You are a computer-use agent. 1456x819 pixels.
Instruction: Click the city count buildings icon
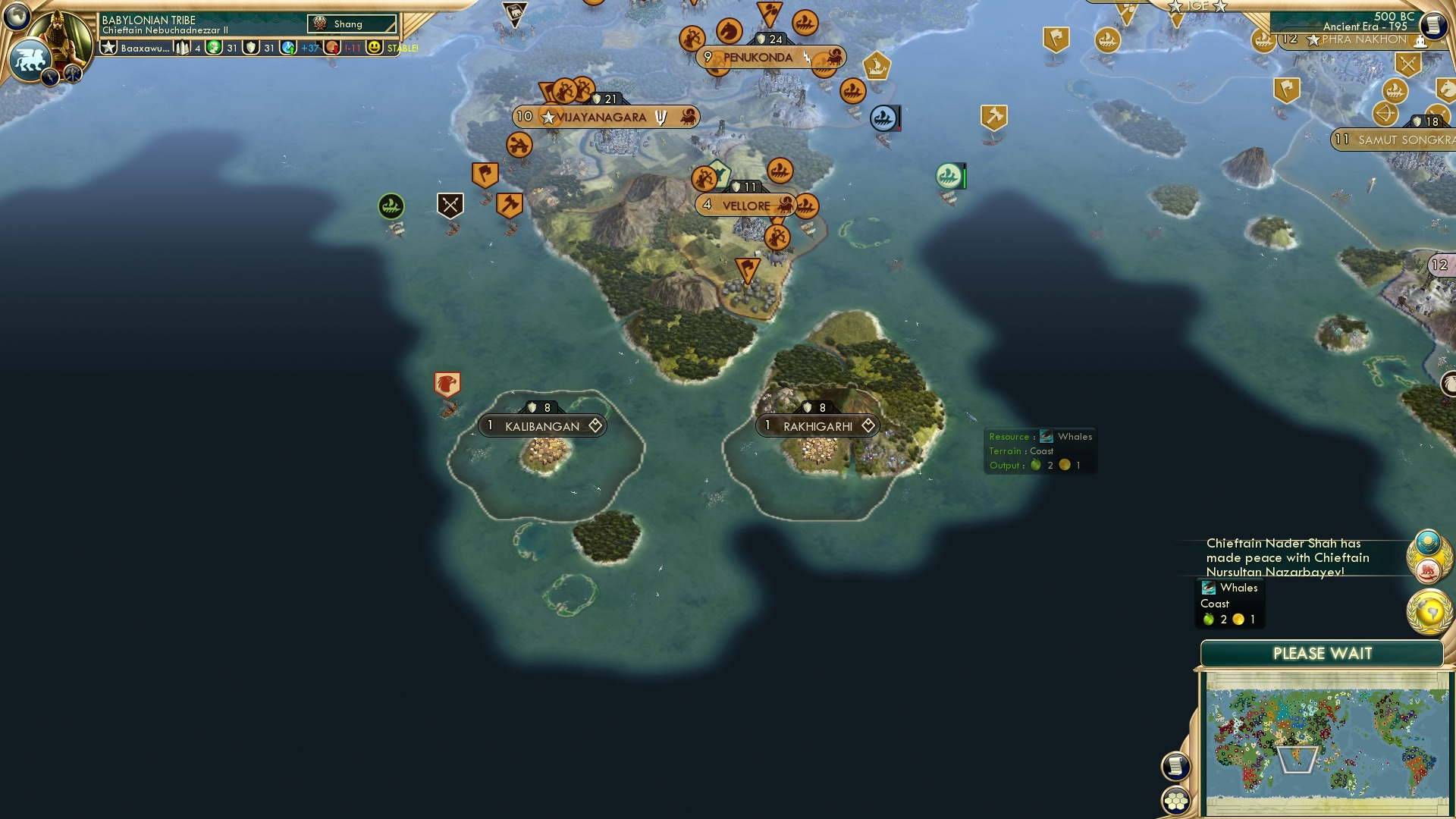[182, 47]
